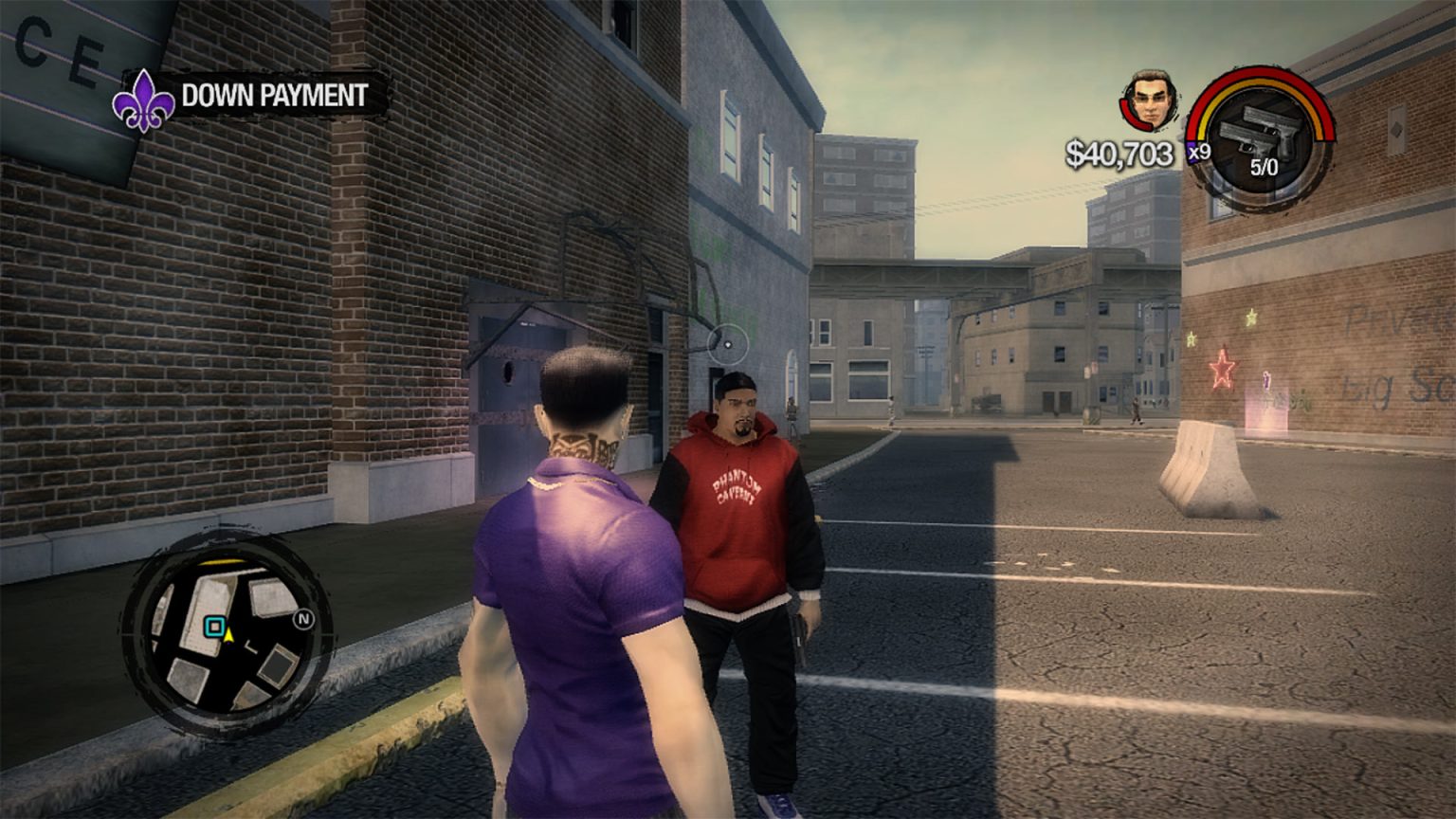Click the purple x9 multiplier badge
The width and height of the screenshot is (1456, 819).
point(1196,153)
